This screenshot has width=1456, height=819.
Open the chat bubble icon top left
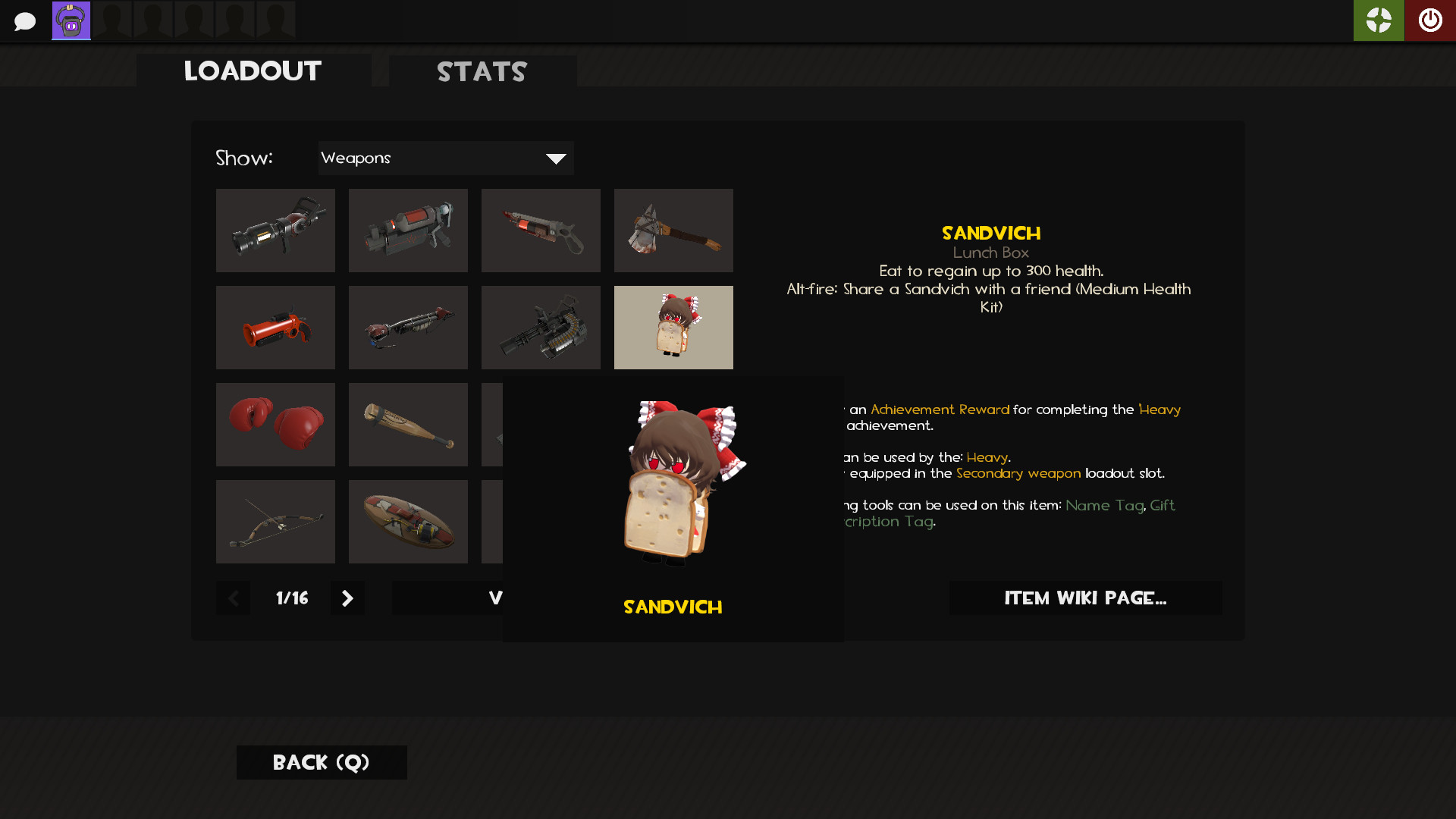coord(25,20)
